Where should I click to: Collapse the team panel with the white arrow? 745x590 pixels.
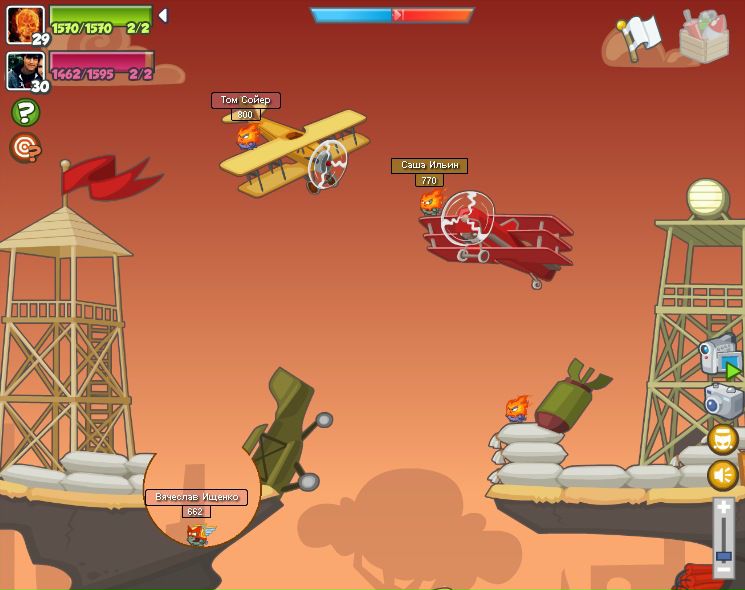pos(163,16)
